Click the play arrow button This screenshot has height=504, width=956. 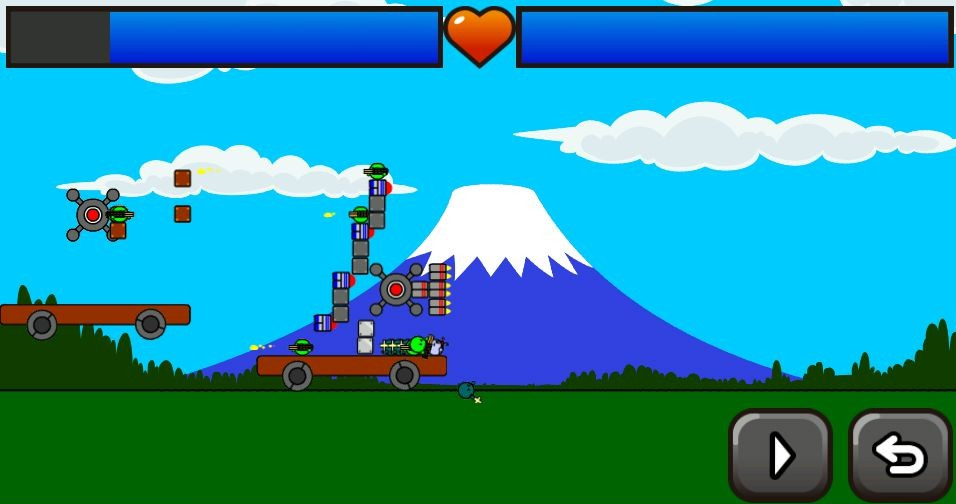click(x=780, y=455)
